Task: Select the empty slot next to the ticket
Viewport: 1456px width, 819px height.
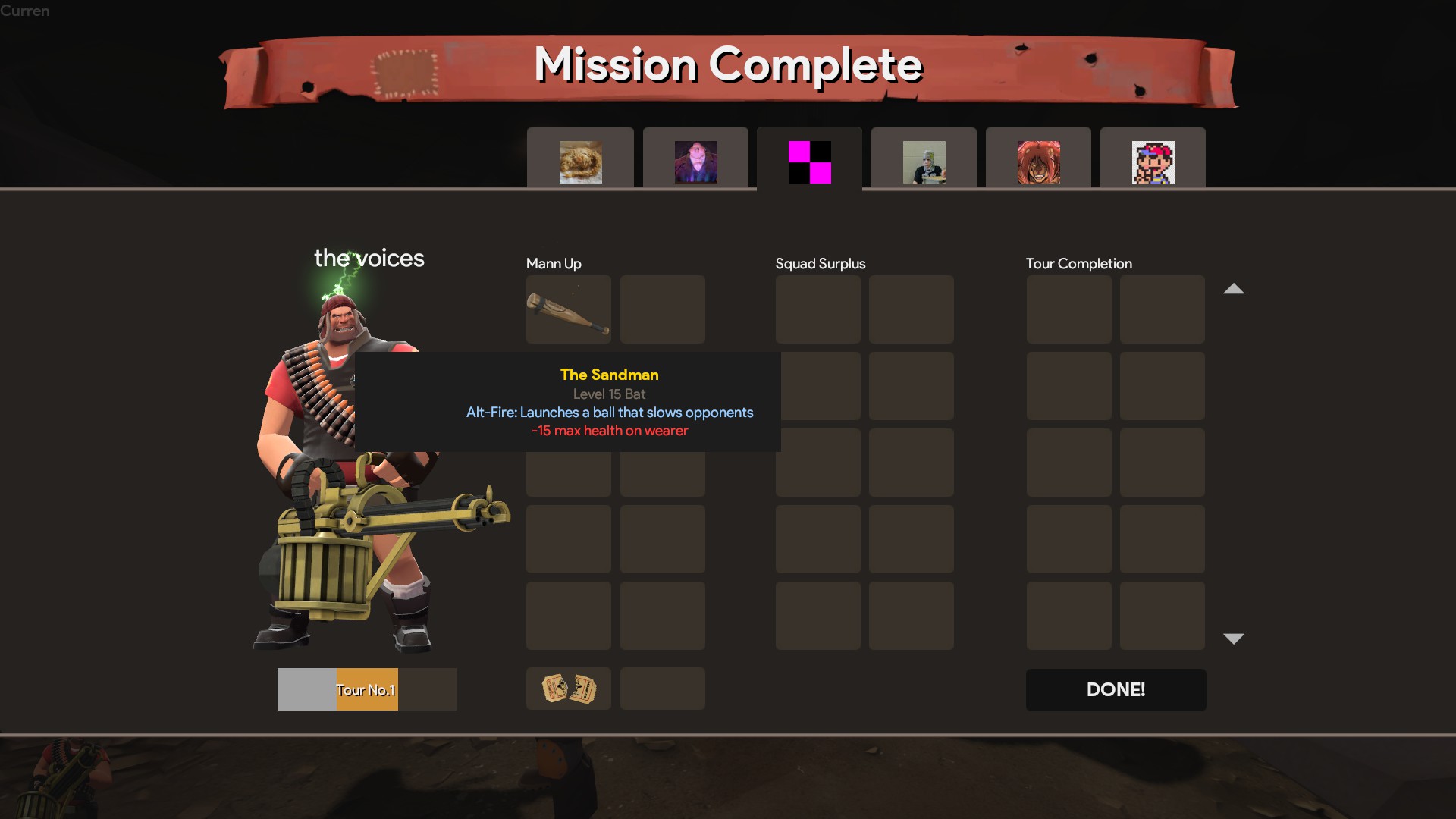Action: (x=662, y=689)
